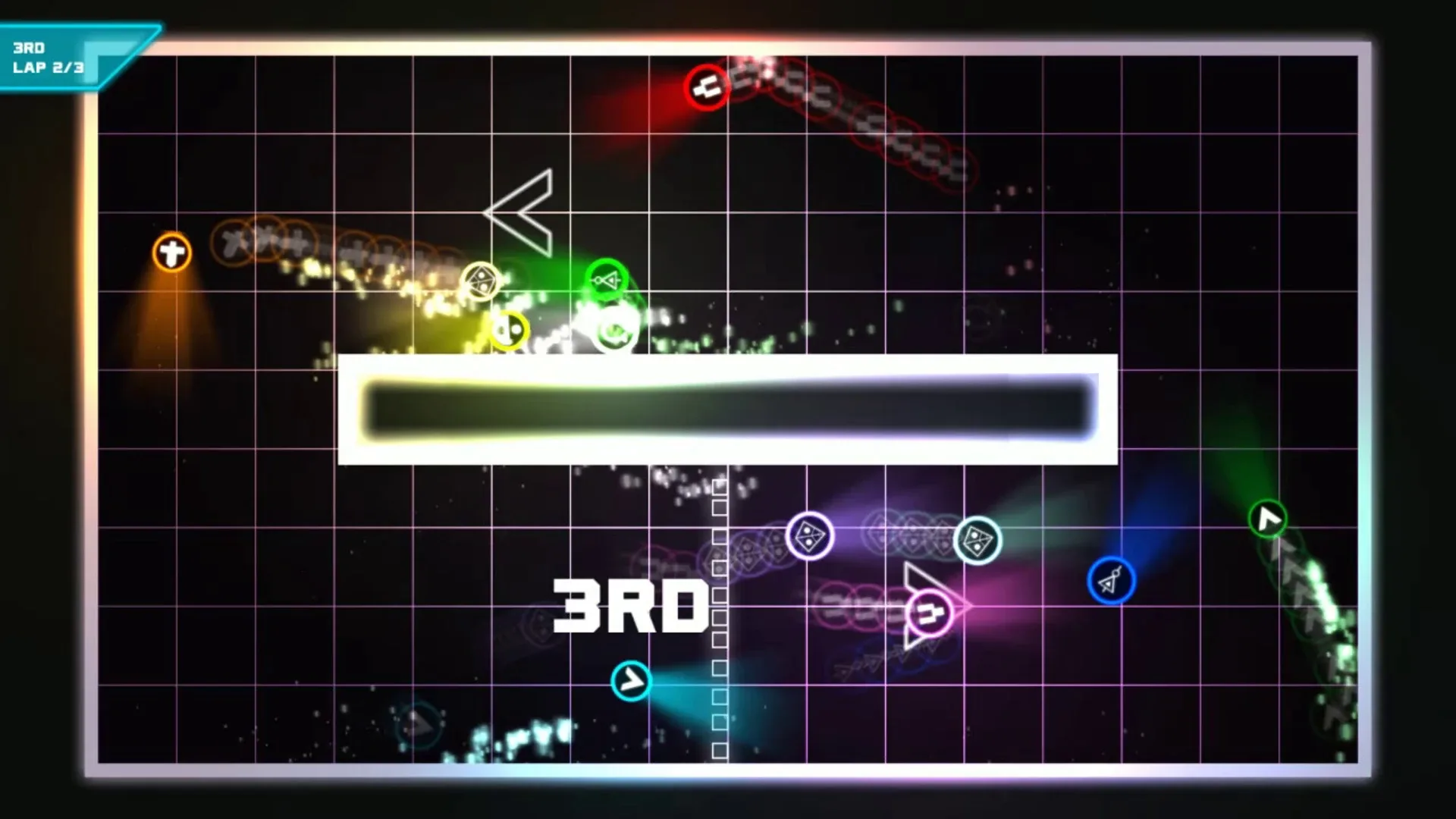Select the magenta plug-icon racer inside the pink arrow
Viewport: 1456px width, 819px height.
coord(931,607)
